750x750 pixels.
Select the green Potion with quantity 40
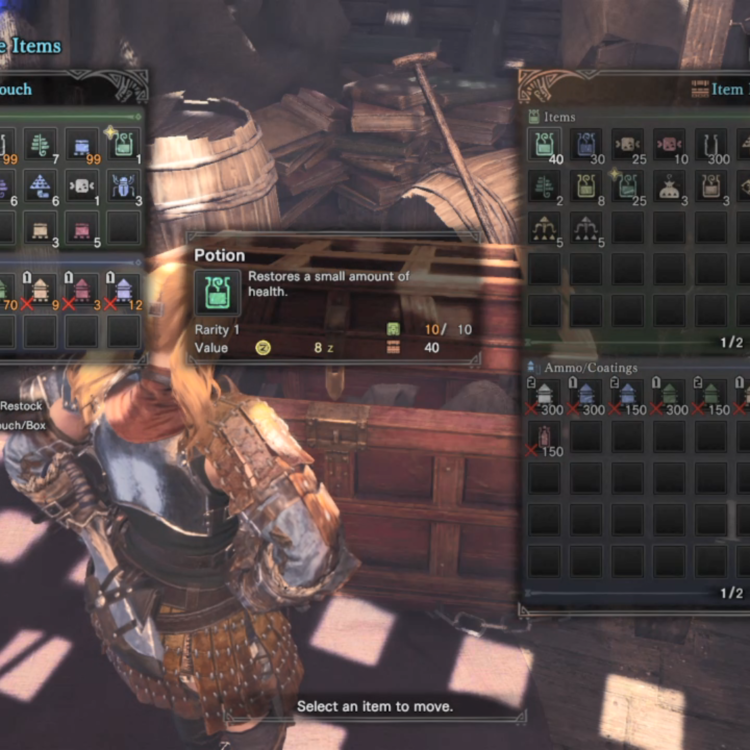[544, 145]
